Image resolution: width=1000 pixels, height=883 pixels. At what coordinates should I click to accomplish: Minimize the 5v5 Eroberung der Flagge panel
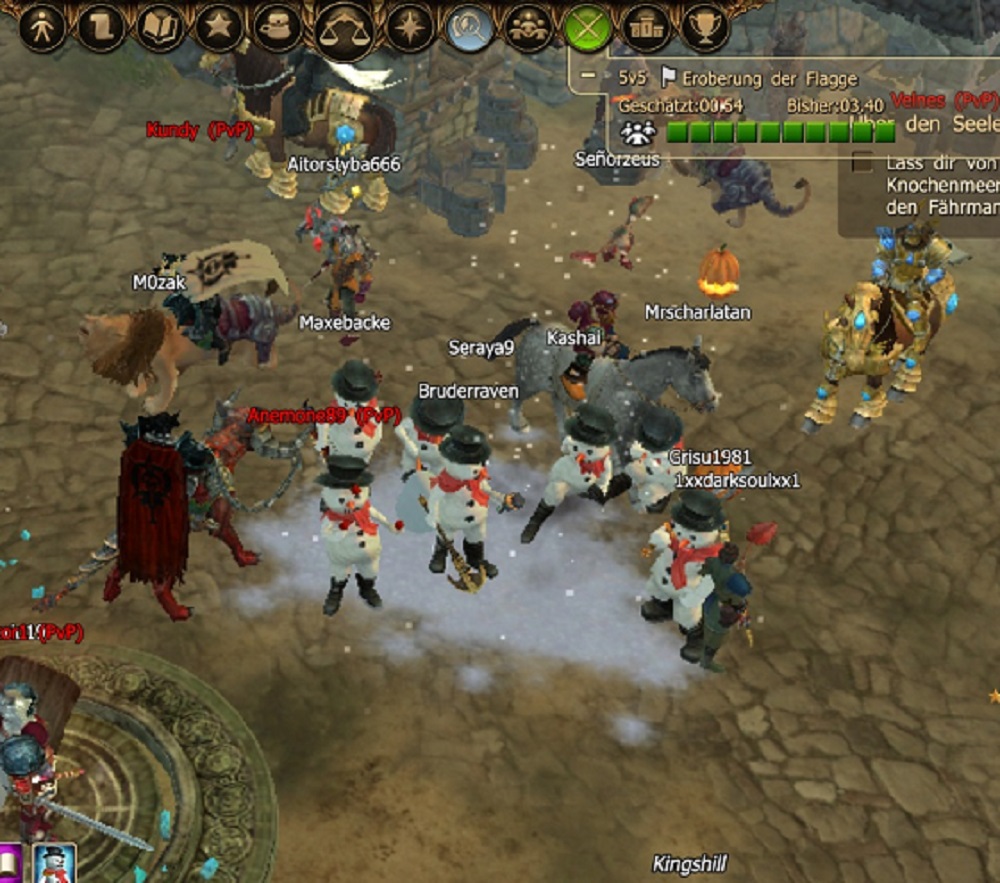(588, 75)
